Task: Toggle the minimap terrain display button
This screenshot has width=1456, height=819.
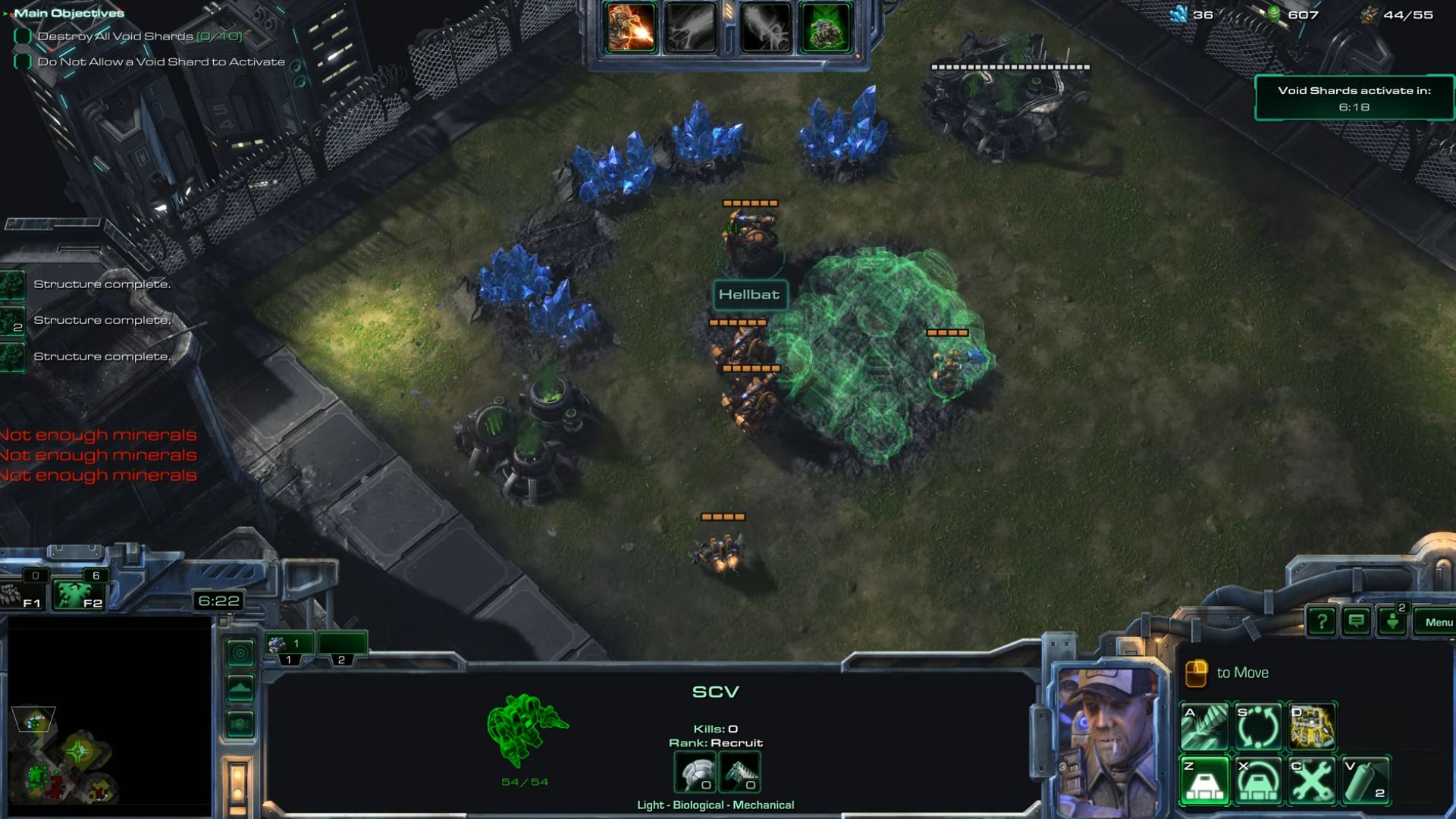Action: (240, 689)
